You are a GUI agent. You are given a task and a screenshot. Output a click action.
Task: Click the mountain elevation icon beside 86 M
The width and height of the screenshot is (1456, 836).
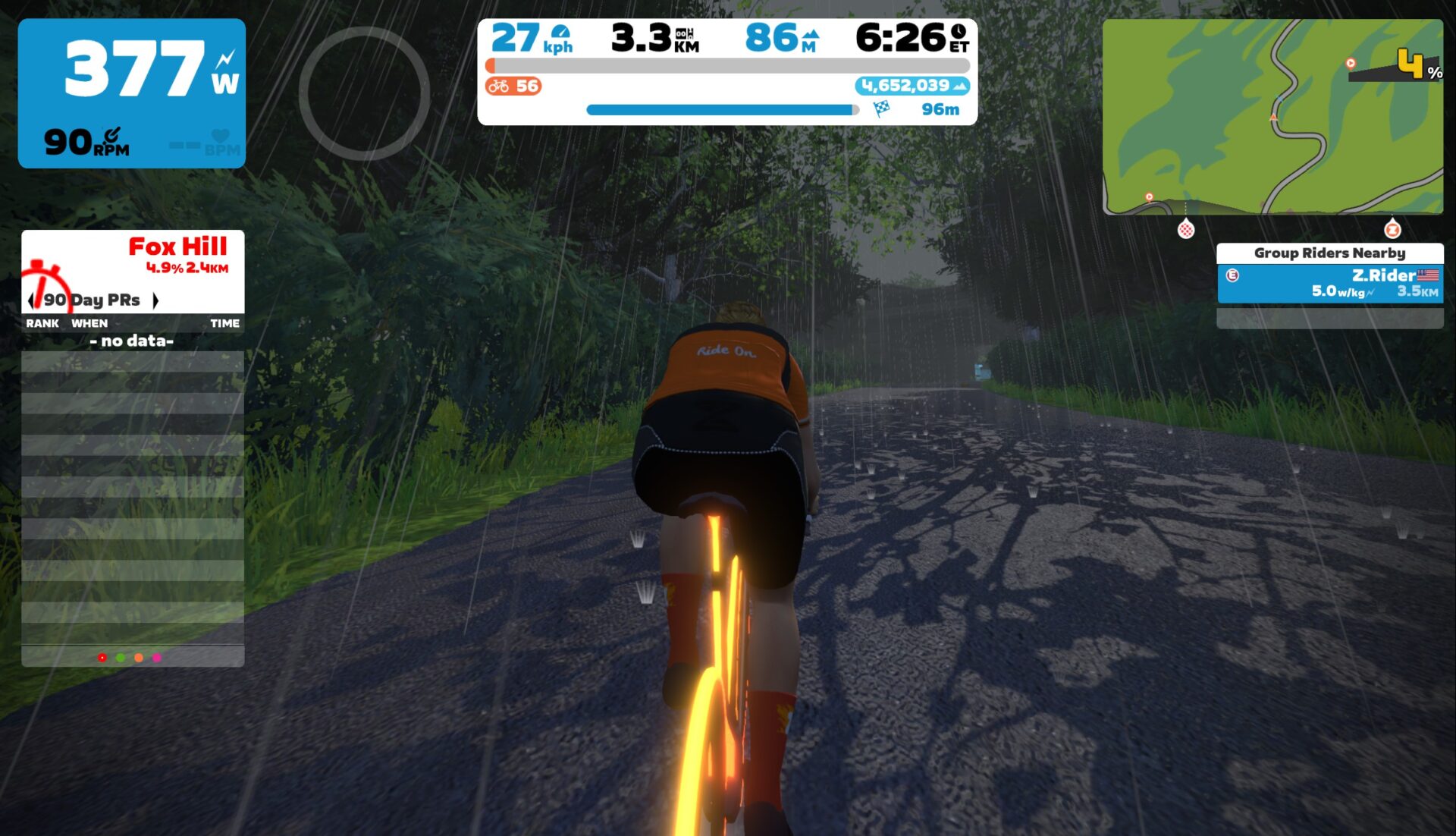[x=810, y=33]
